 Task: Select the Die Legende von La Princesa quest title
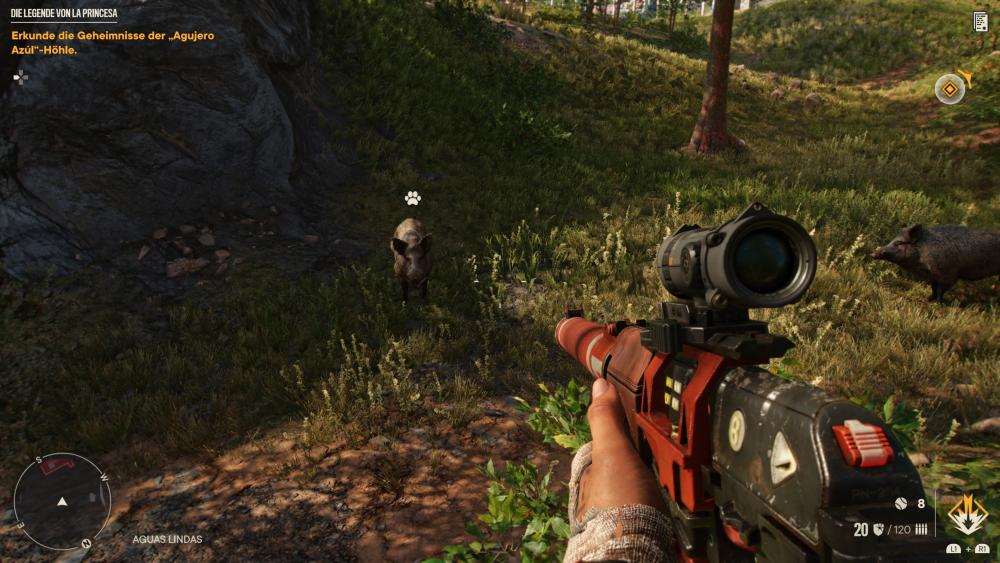coord(64,14)
